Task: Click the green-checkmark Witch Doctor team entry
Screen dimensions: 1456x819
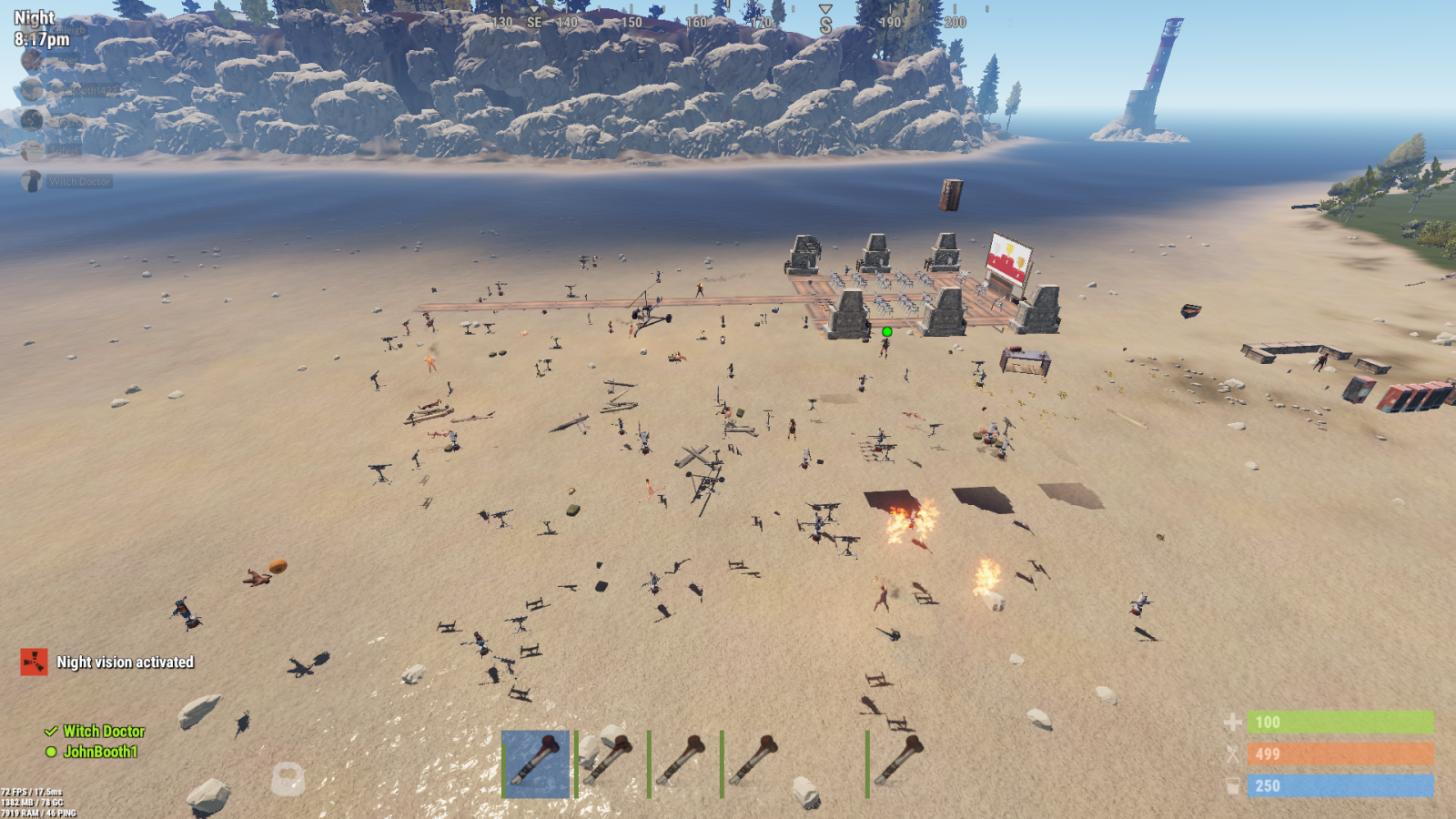Action: 104,732
